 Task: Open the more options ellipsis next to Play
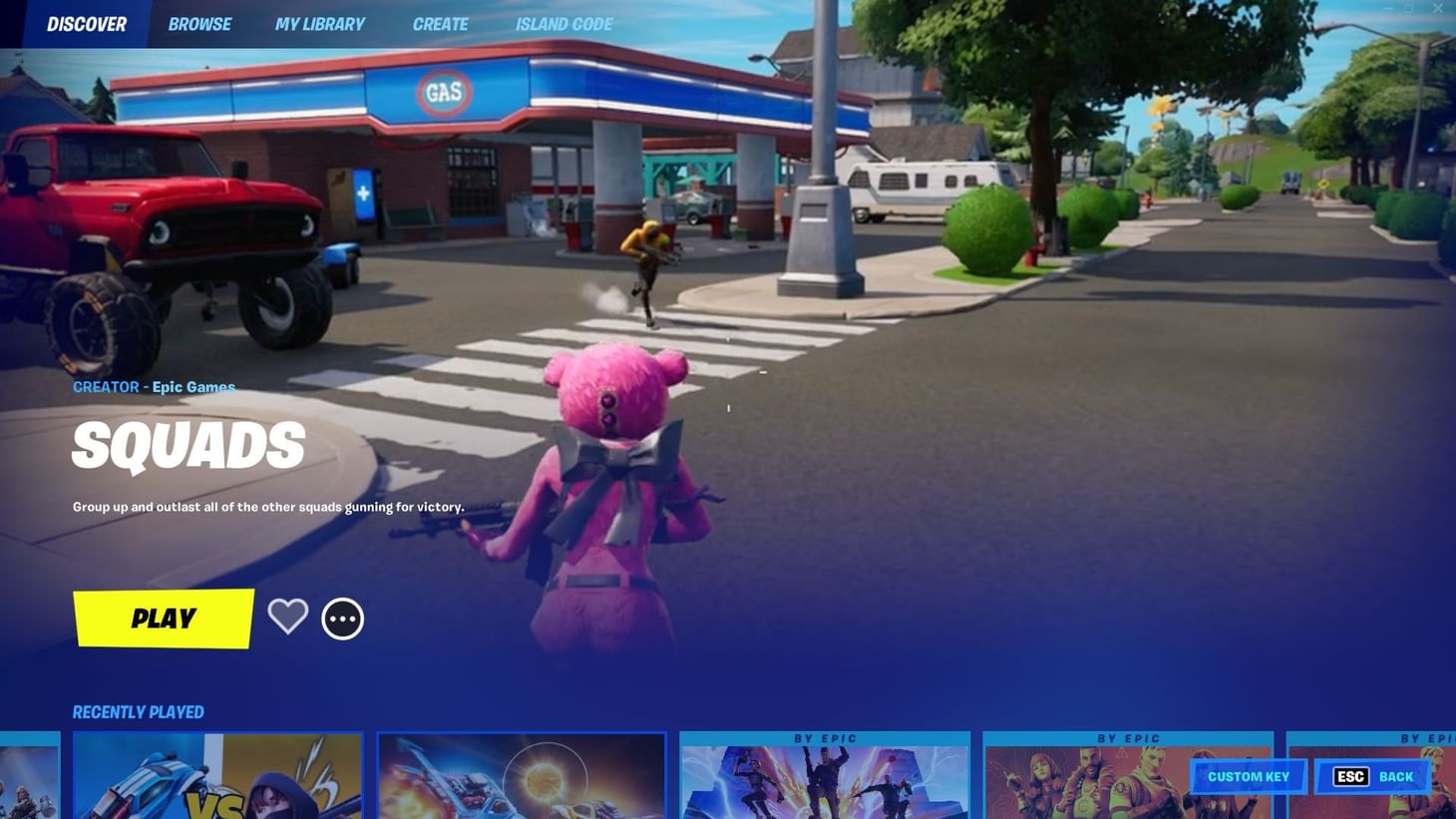click(342, 617)
